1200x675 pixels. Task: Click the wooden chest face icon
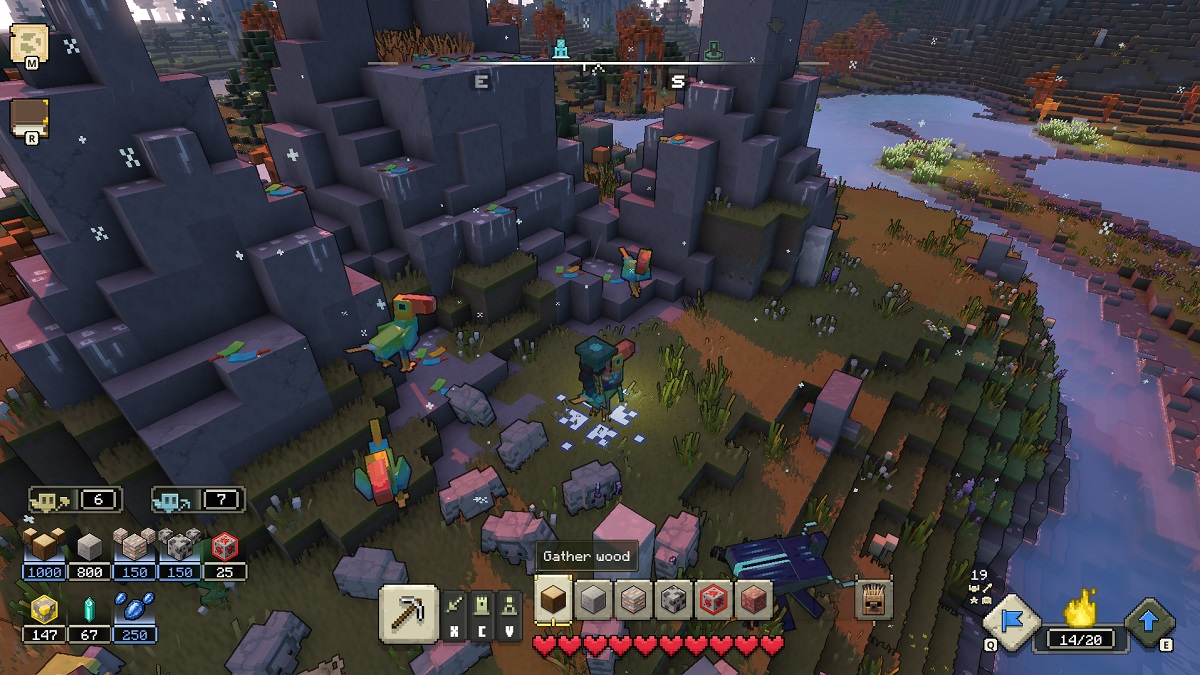point(874,600)
